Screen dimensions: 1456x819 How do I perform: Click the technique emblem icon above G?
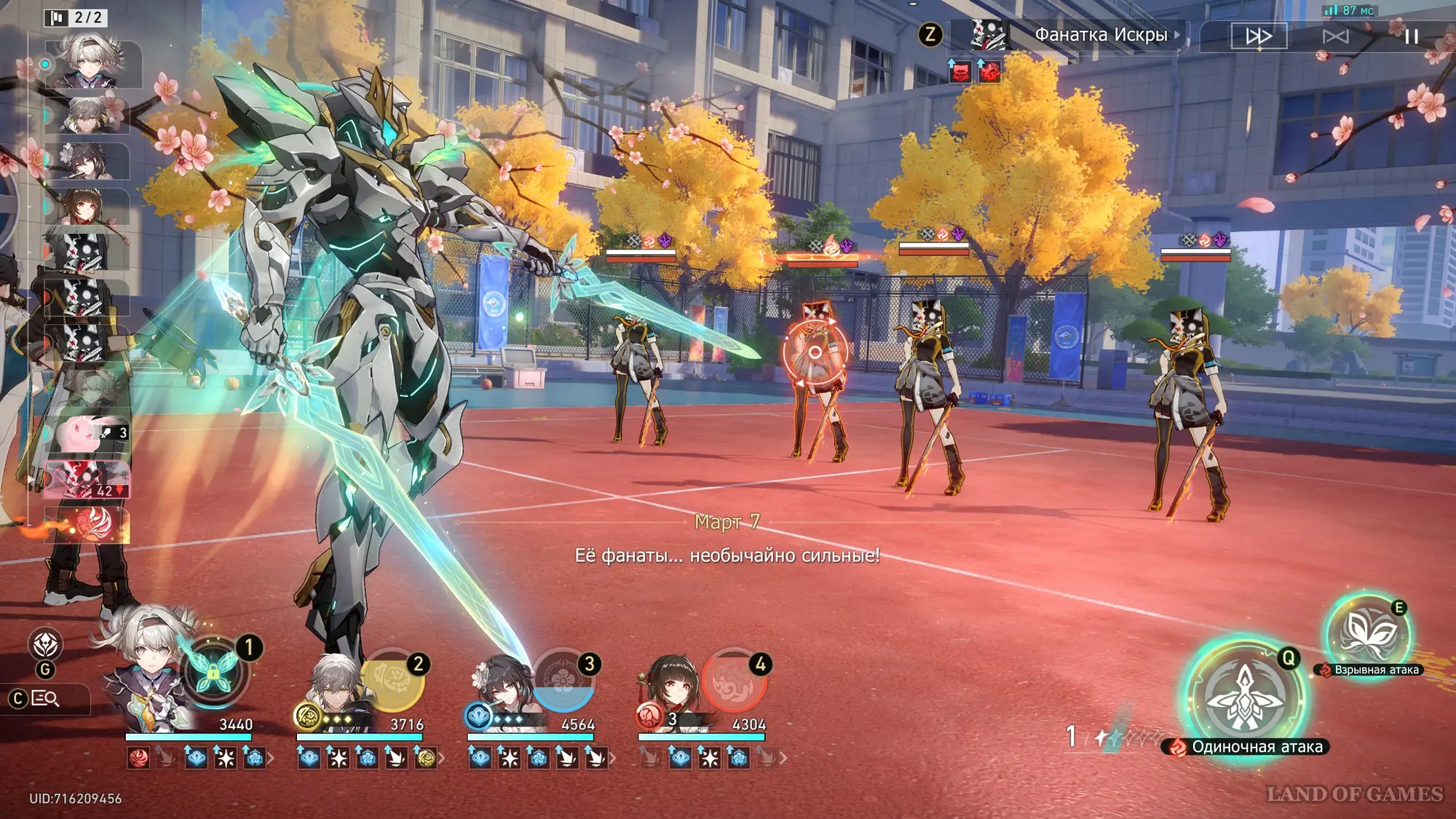click(x=45, y=644)
